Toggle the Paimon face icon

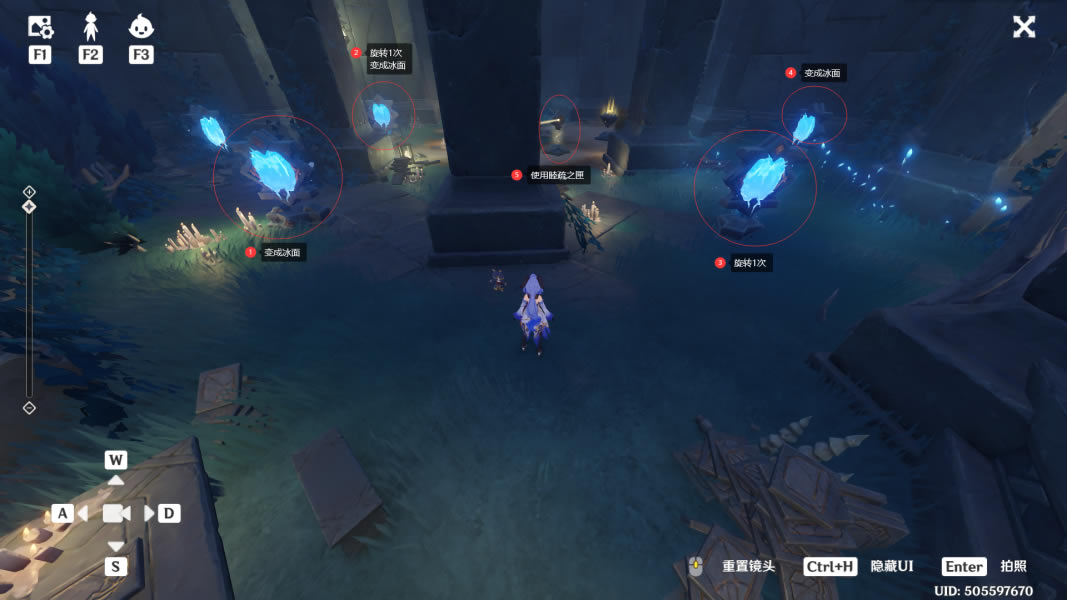(141, 27)
